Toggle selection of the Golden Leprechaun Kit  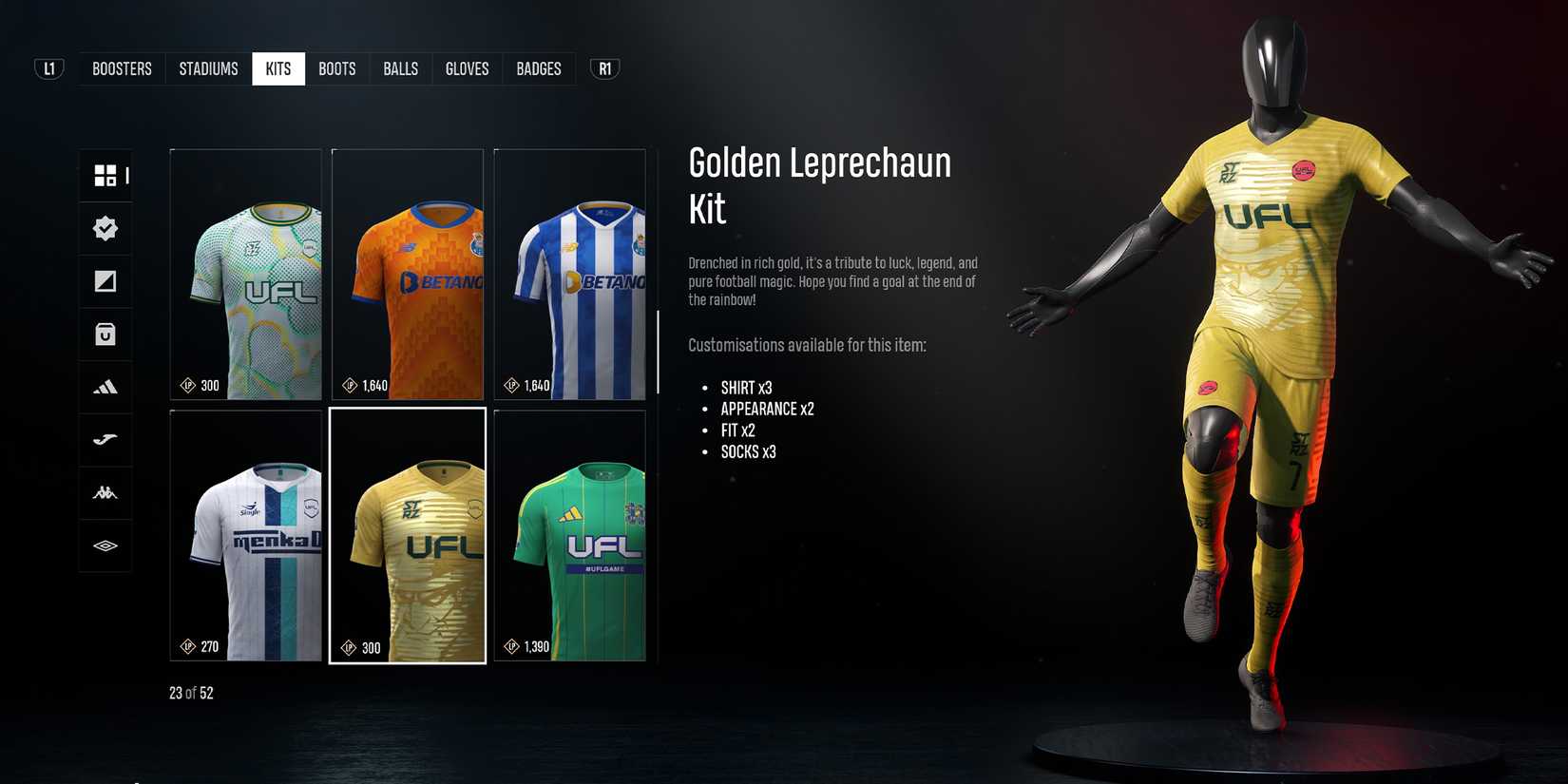(x=408, y=536)
